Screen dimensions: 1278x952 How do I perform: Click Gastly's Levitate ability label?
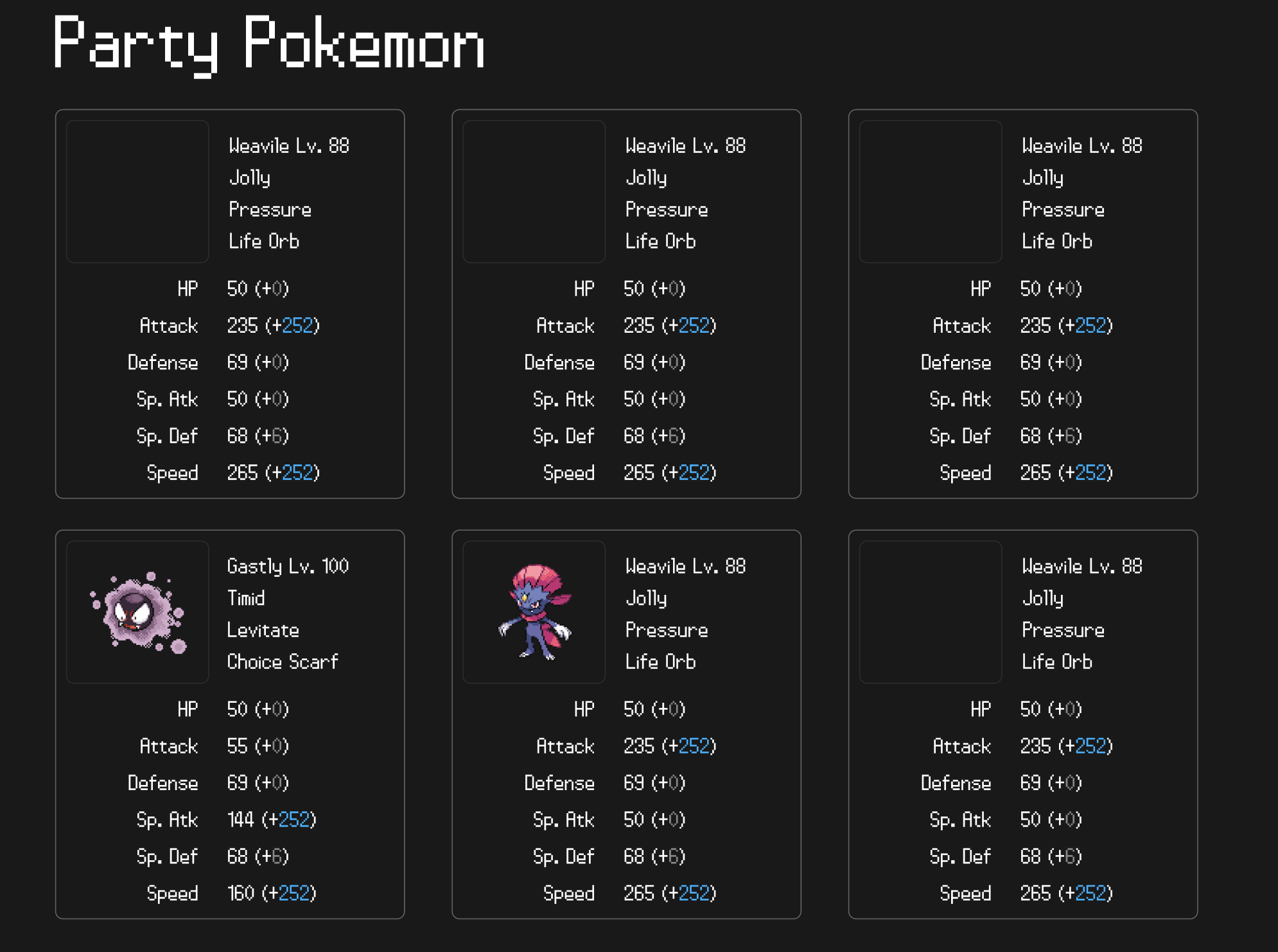point(262,630)
